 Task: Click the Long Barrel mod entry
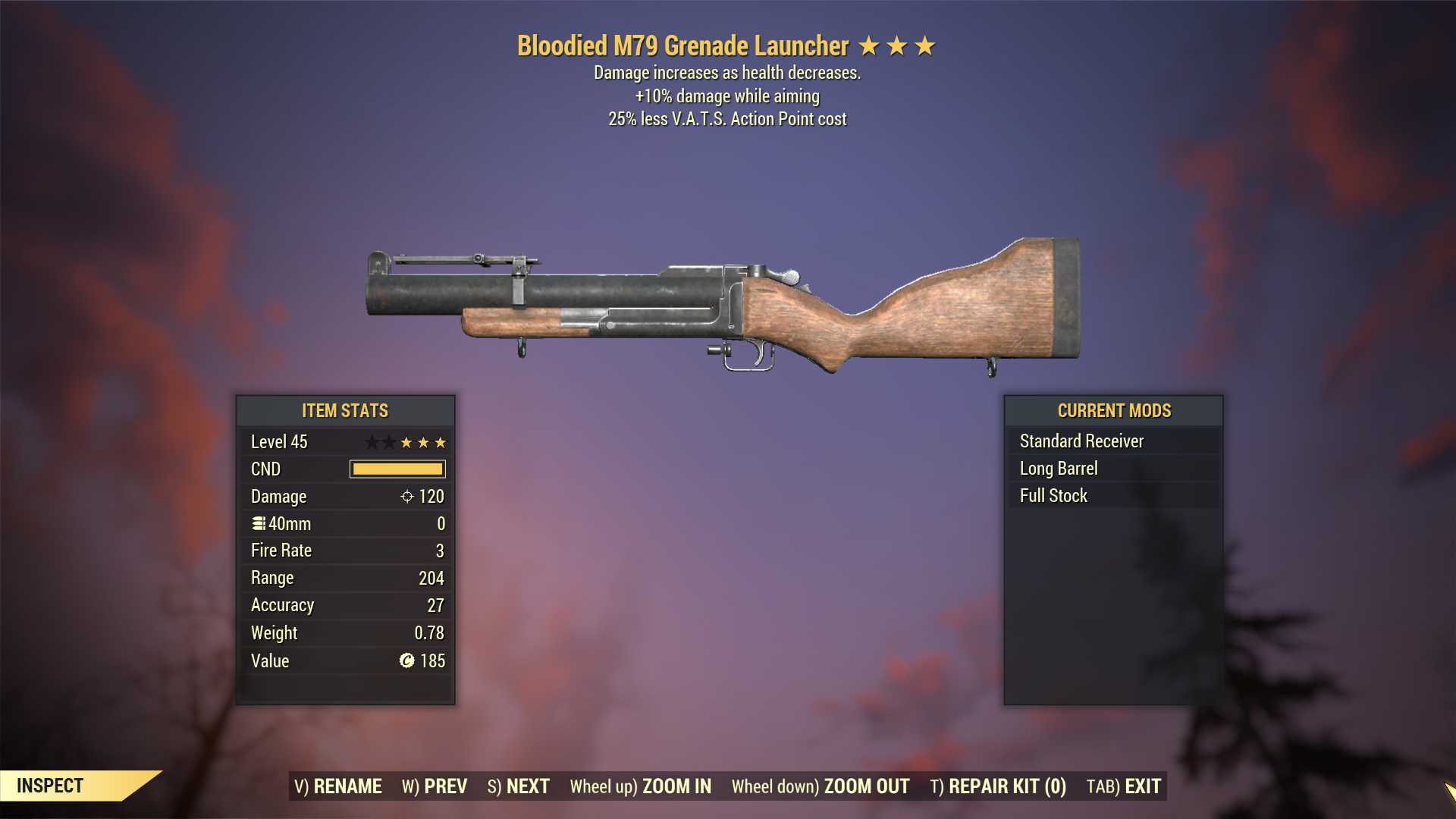[1059, 469]
